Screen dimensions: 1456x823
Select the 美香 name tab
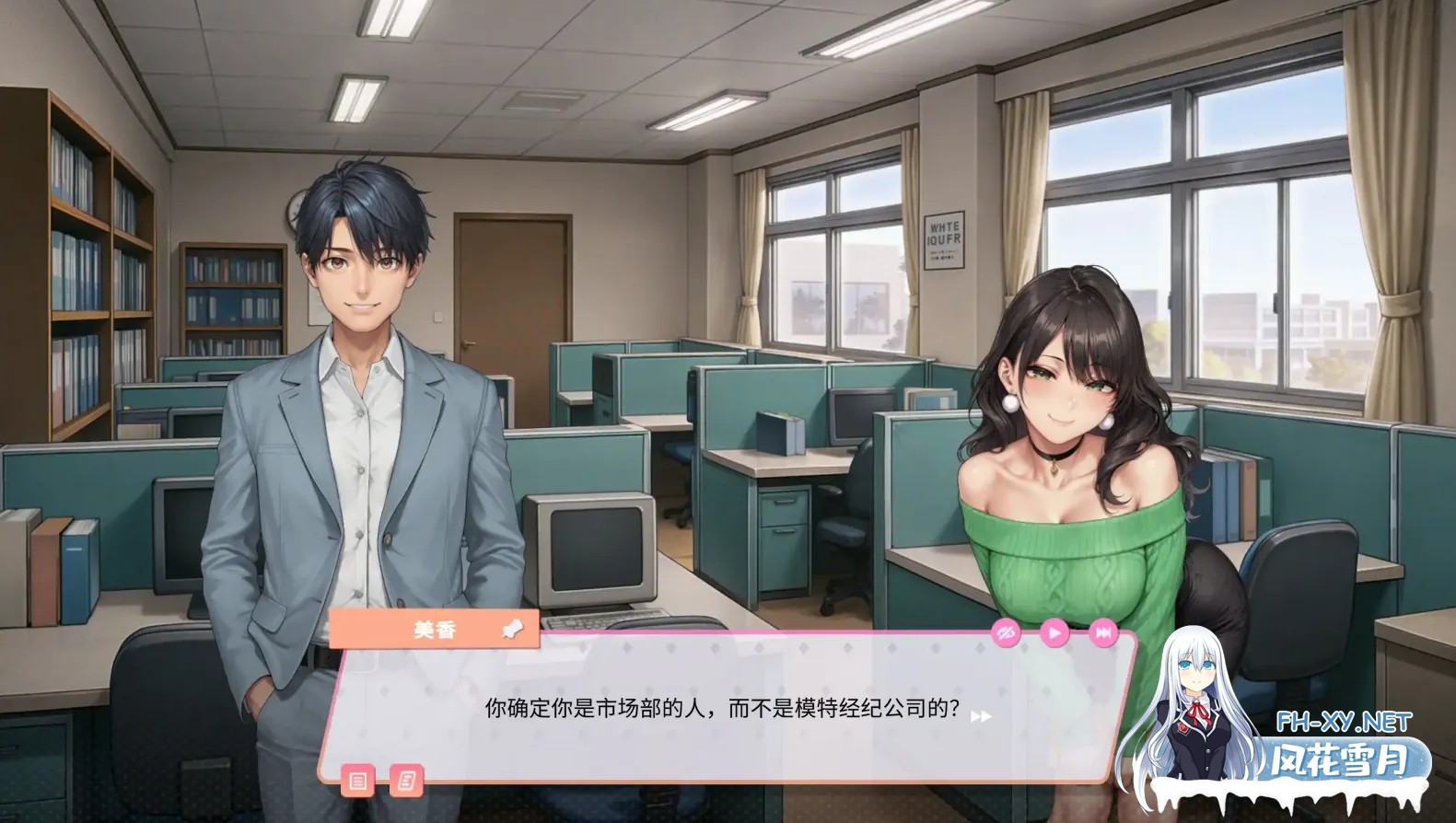coord(435,632)
